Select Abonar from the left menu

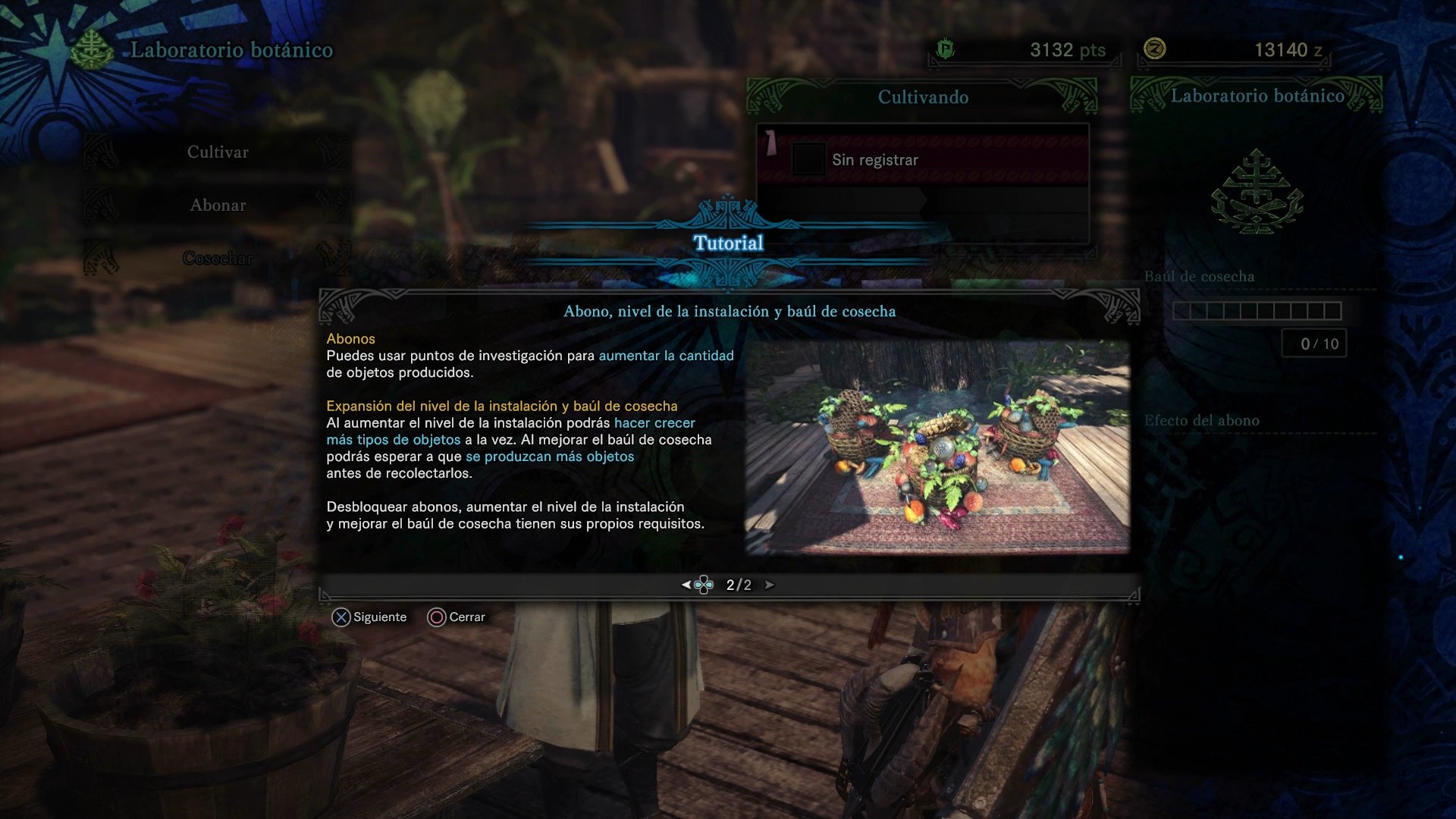[218, 205]
